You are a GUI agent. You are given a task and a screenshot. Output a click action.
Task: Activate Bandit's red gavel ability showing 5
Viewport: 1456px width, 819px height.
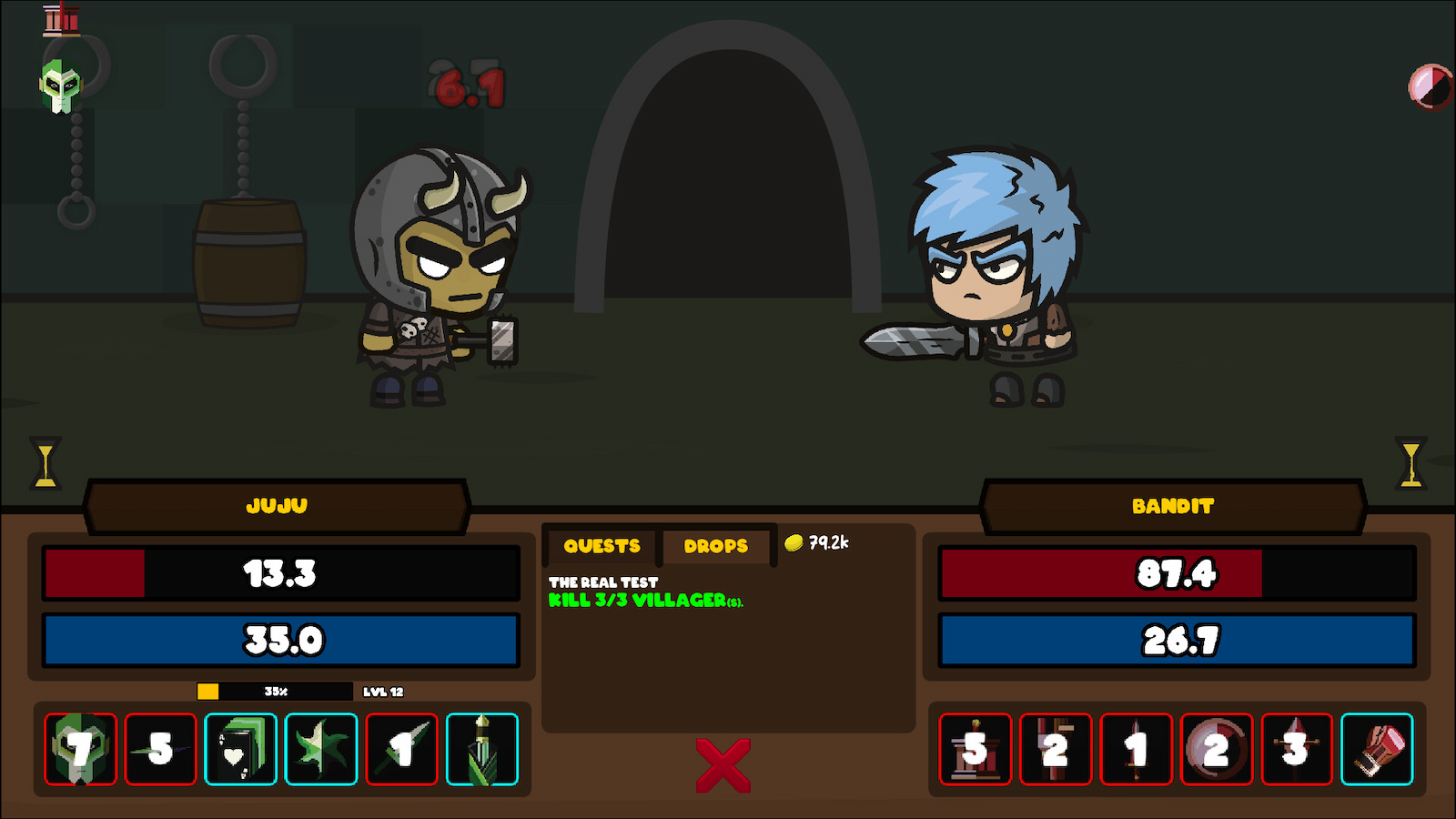tap(974, 751)
